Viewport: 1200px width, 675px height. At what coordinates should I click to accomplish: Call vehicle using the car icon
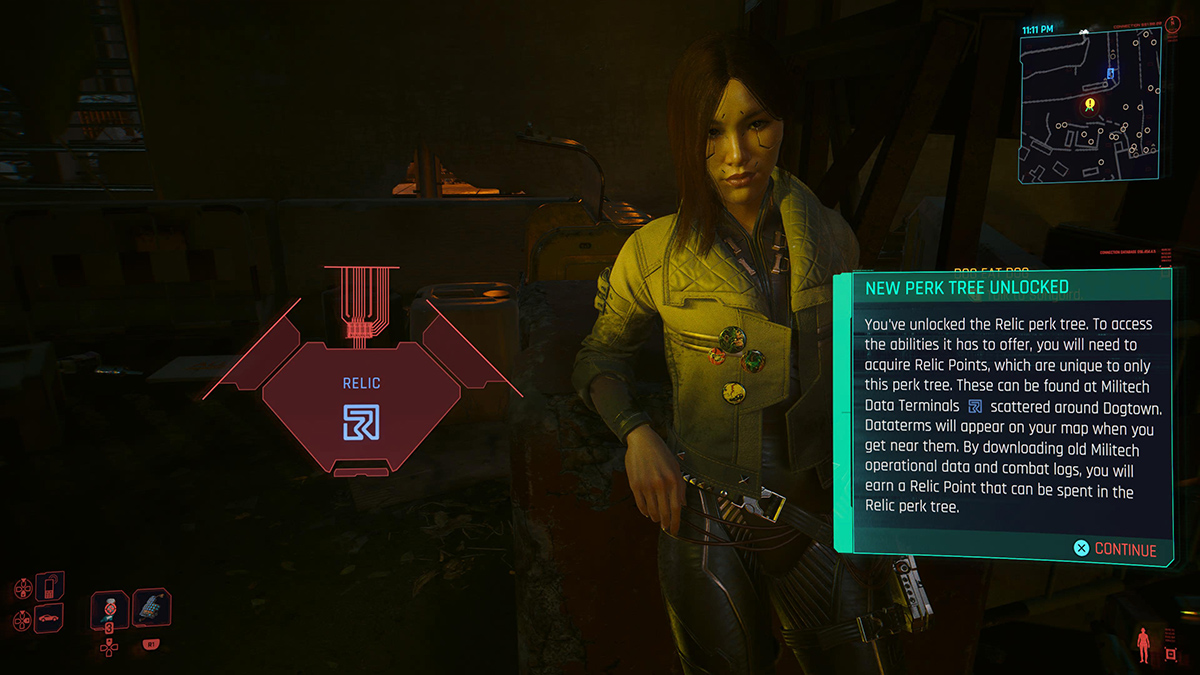pyautogui.click(x=48, y=618)
